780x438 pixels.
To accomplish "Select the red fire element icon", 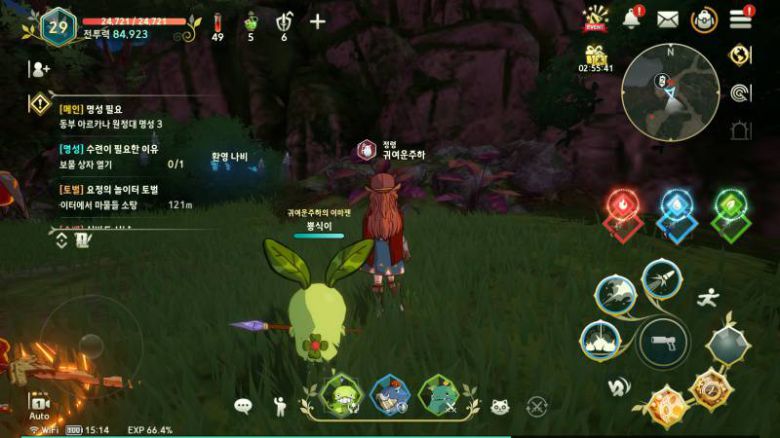I will 623,206.
